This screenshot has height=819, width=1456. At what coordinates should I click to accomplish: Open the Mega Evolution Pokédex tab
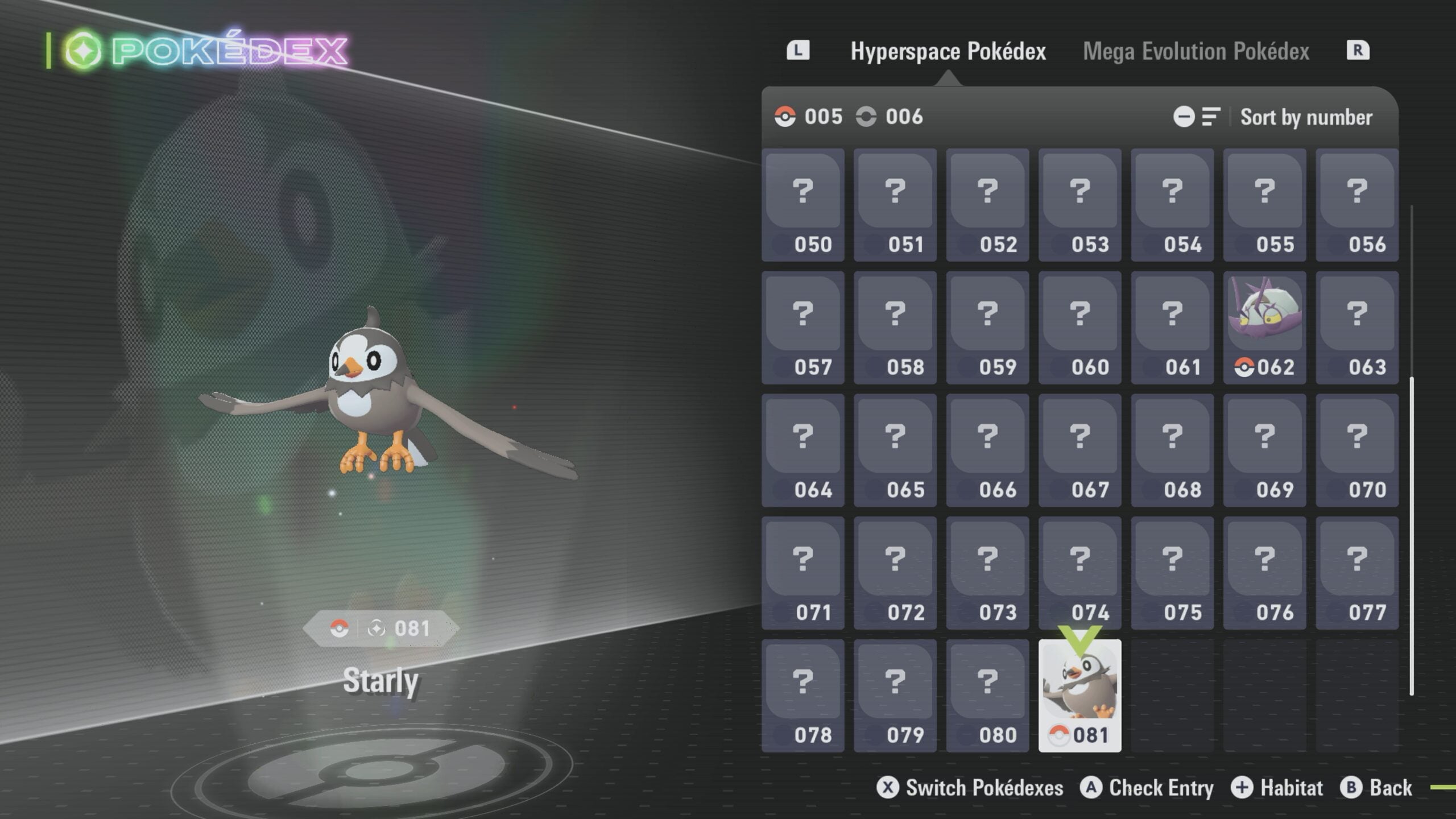[x=1196, y=51]
